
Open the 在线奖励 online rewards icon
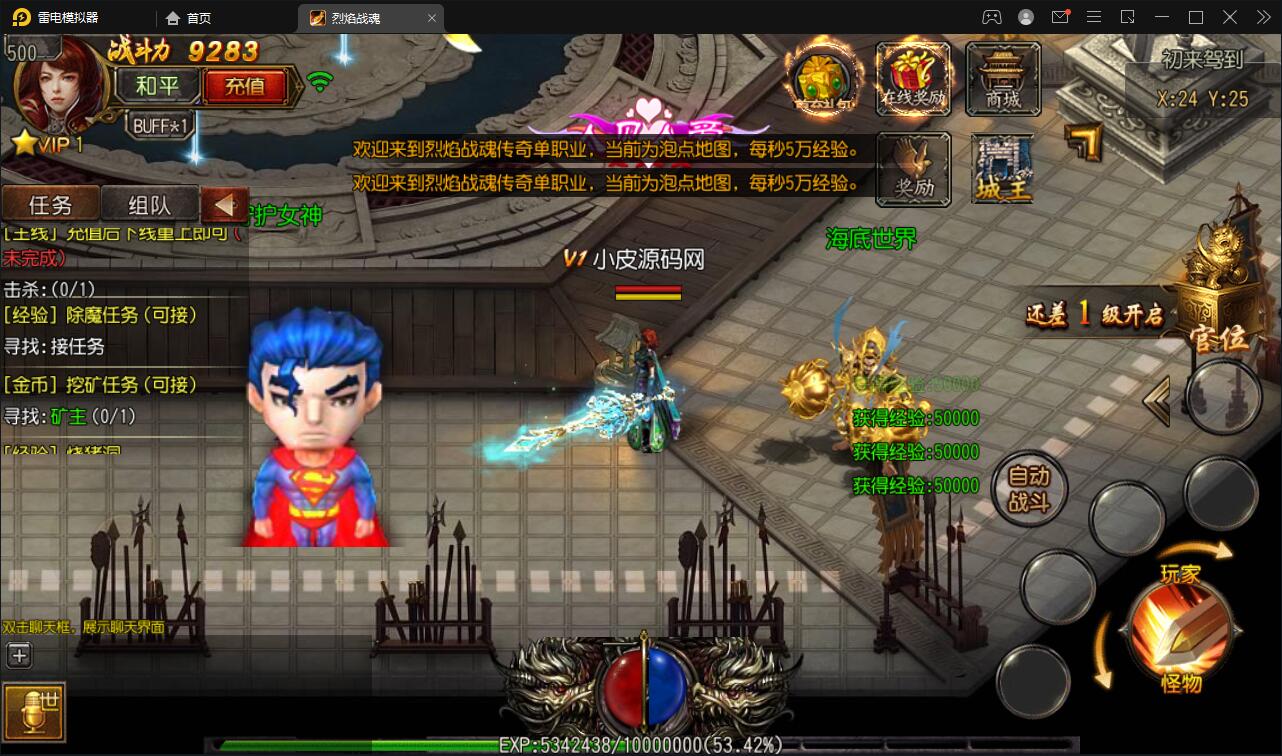913,78
